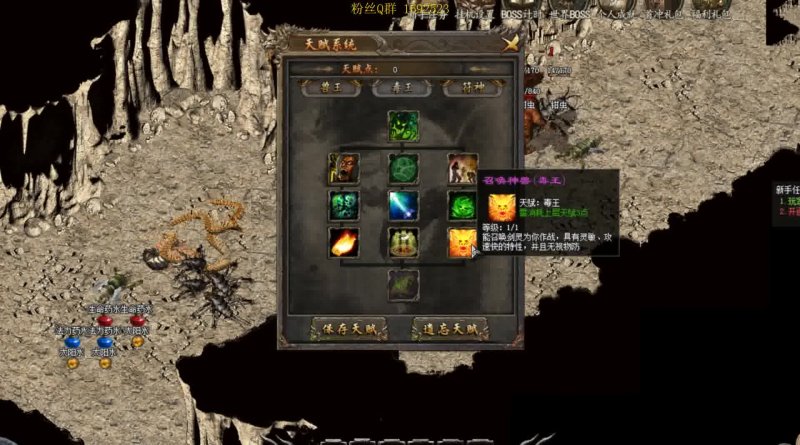Image resolution: width=800 pixels, height=445 pixels.
Task: Switch to the 兽王 talent tab
Action: [331, 88]
